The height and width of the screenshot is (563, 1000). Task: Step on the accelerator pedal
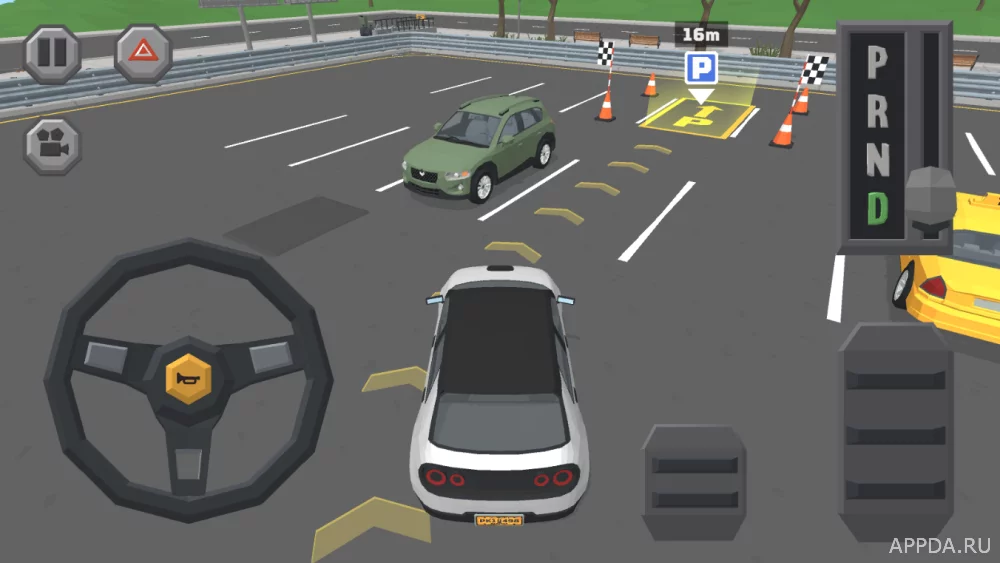click(895, 430)
